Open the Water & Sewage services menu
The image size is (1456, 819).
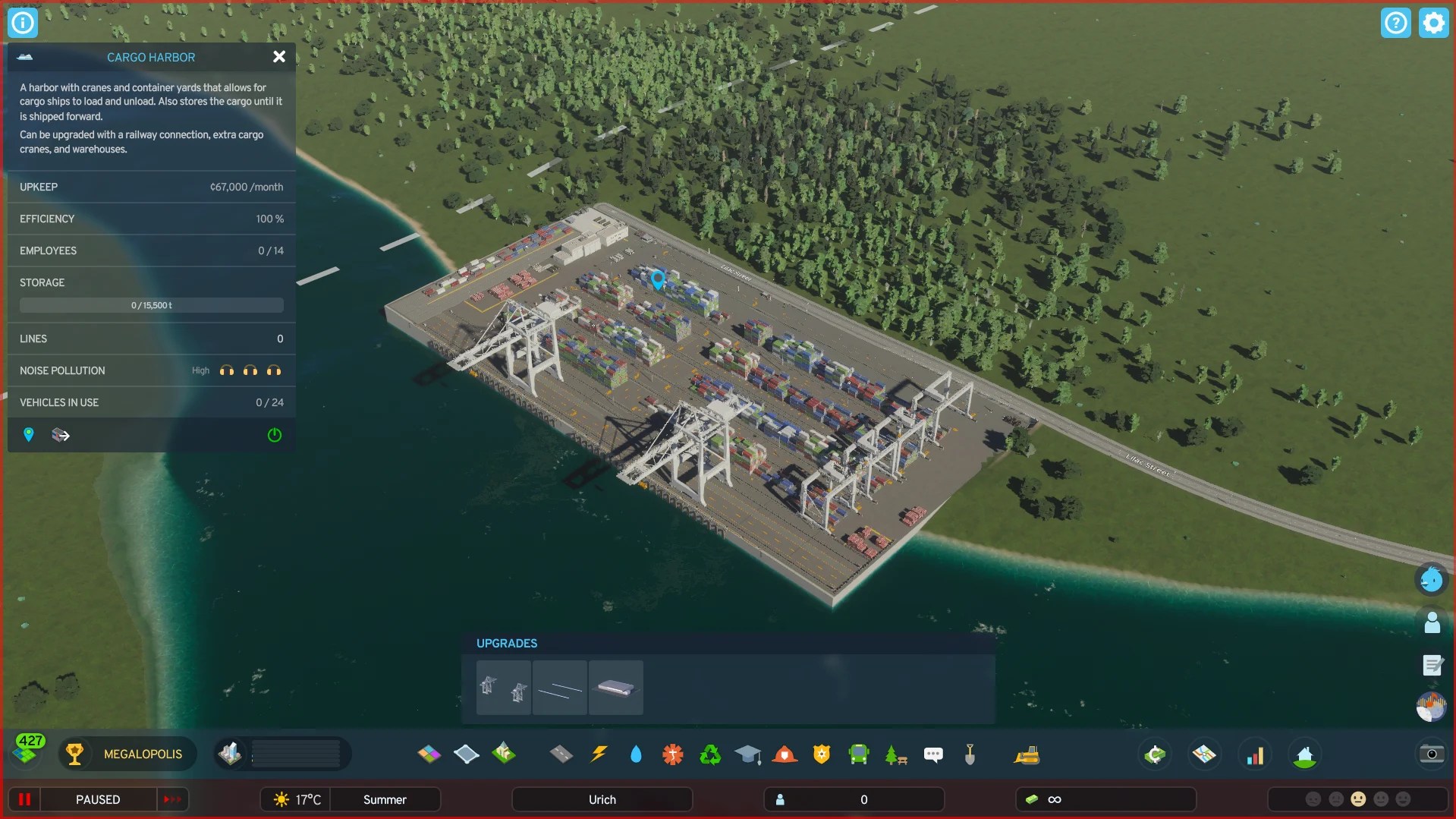[636, 754]
